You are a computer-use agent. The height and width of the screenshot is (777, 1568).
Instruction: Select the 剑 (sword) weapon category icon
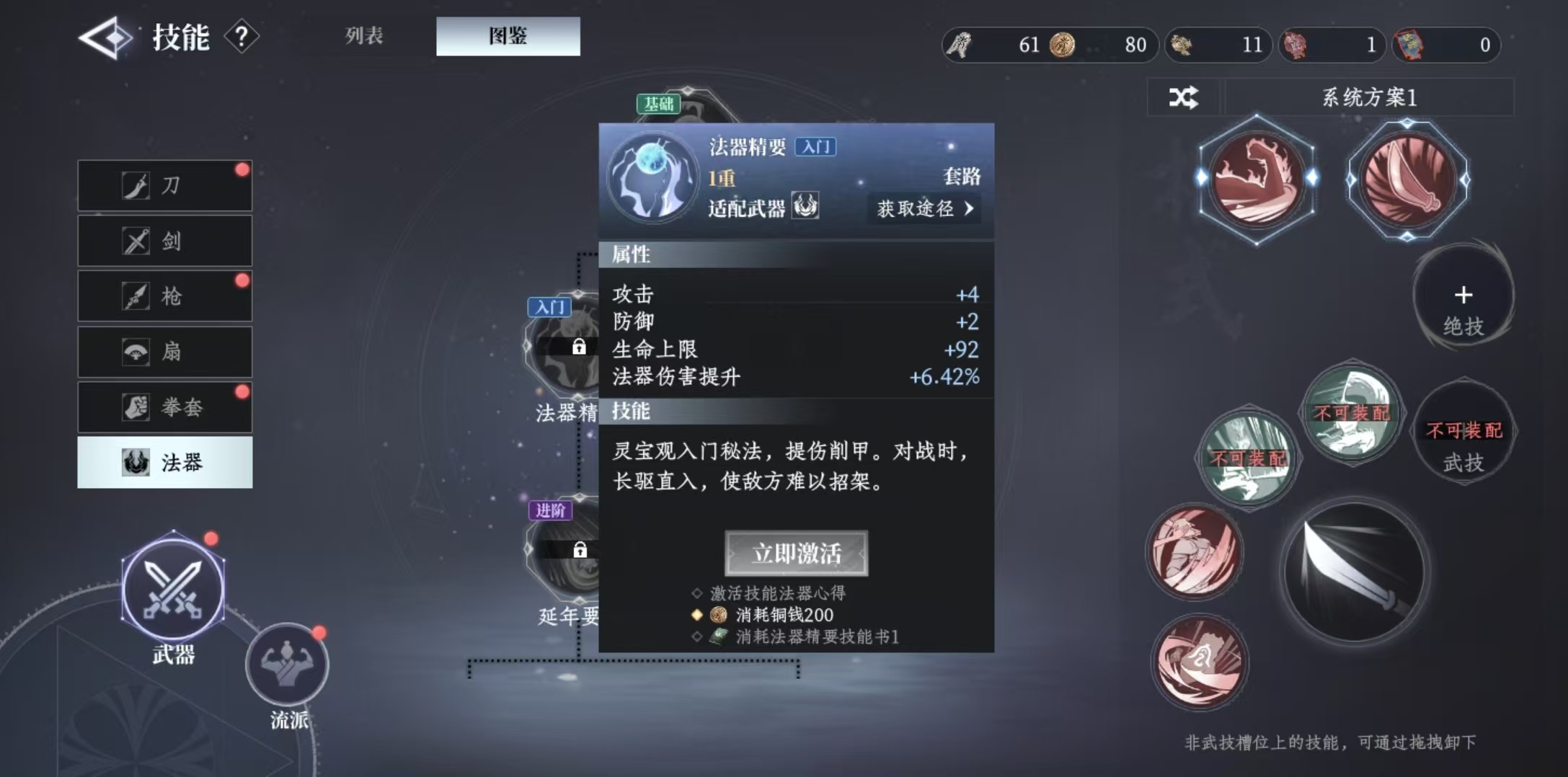tap(164, 240)
